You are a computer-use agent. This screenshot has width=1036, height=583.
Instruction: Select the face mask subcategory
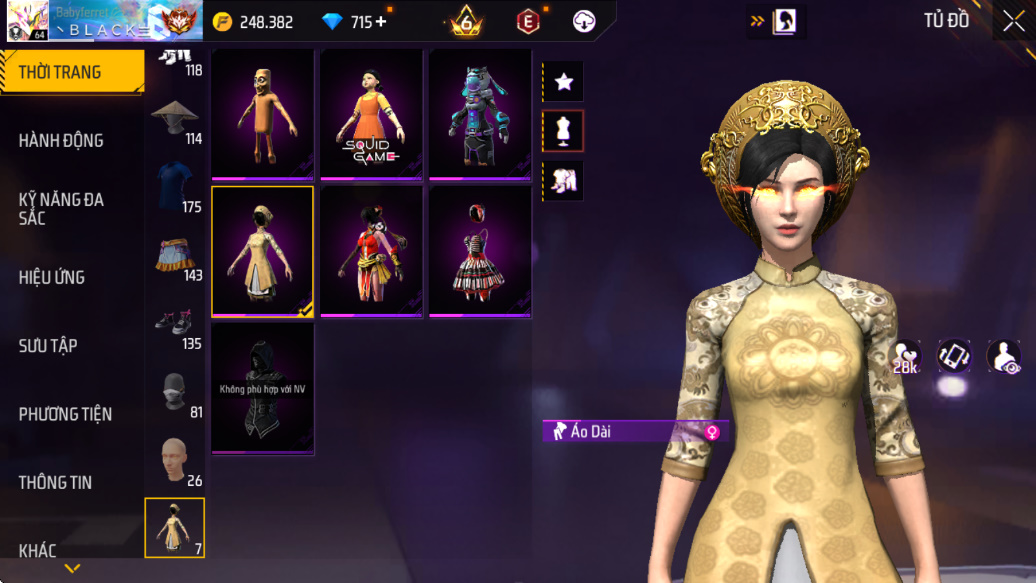175,392
